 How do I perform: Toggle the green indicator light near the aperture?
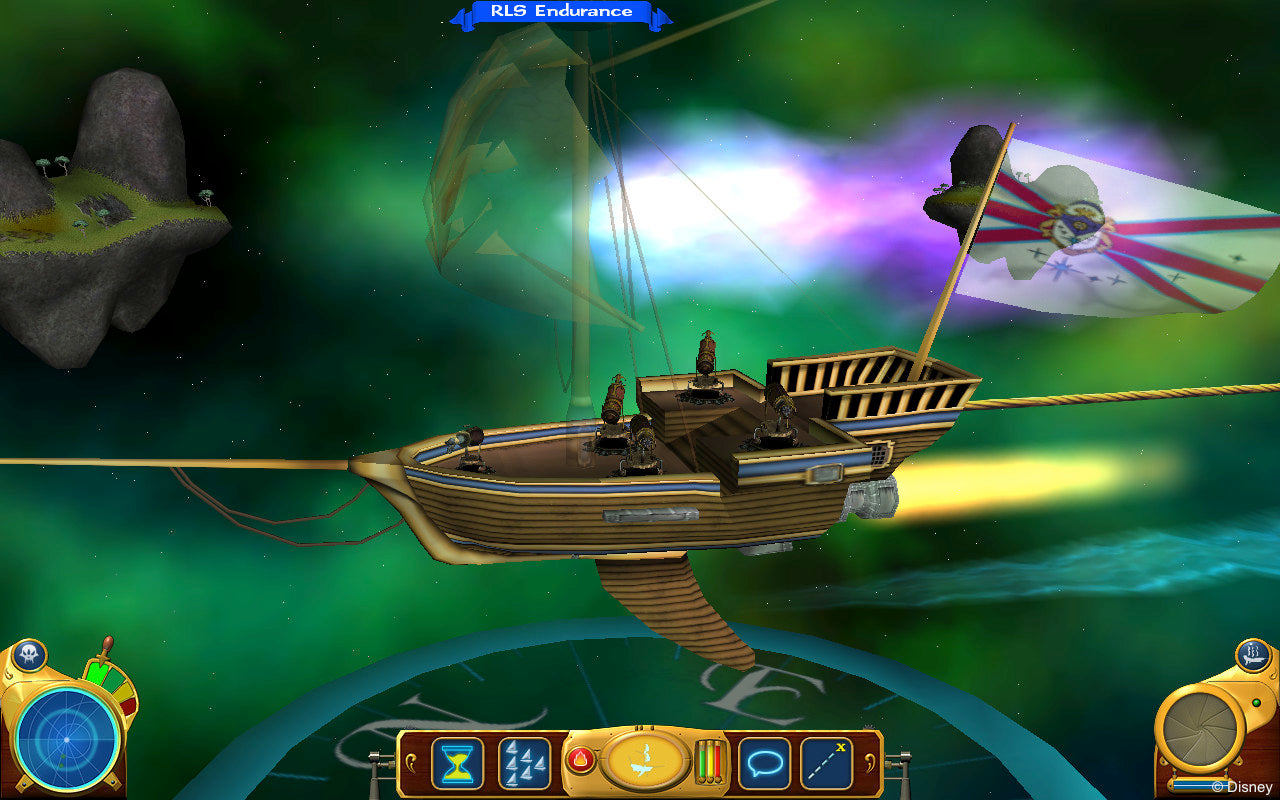[1257, 702]
